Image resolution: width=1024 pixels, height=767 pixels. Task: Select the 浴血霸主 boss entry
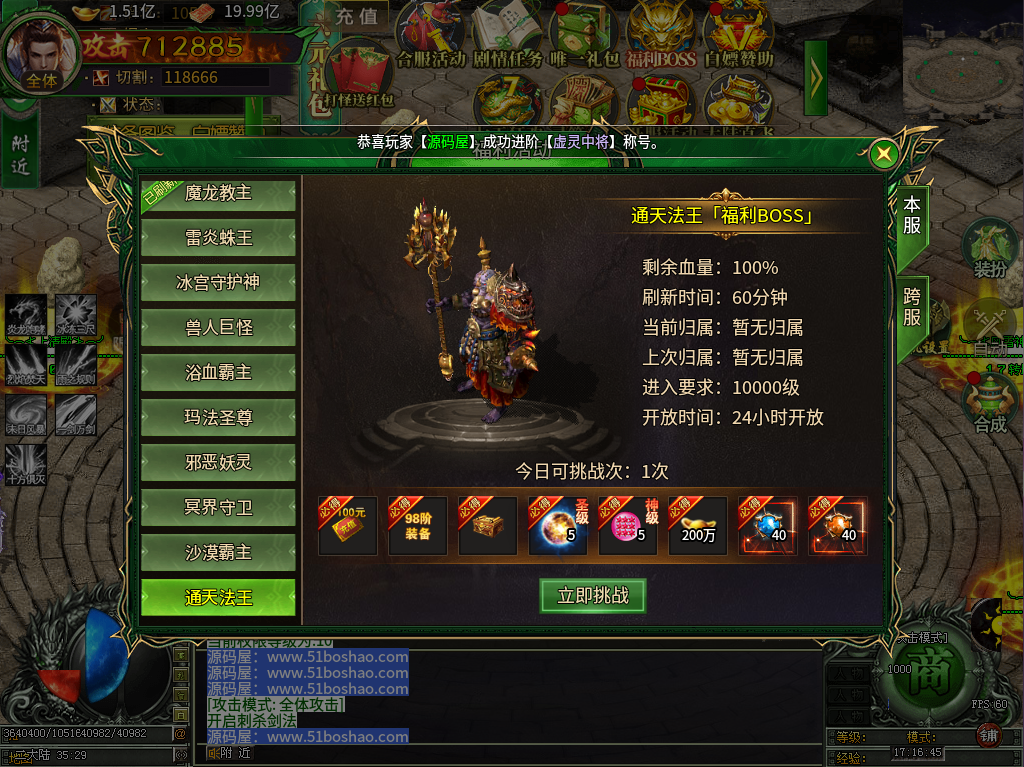point(218,373)
